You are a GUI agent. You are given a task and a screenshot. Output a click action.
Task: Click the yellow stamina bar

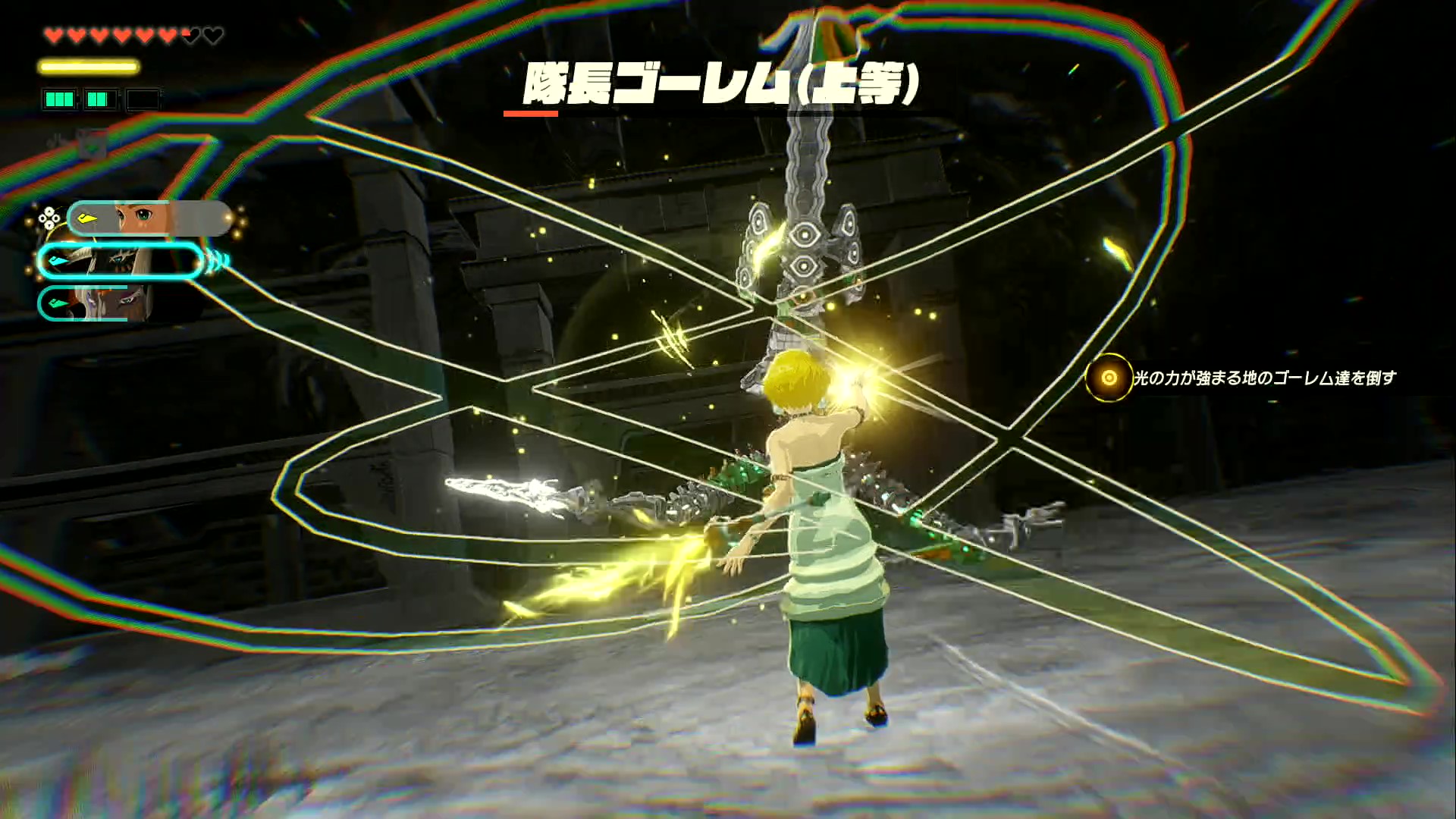pyautogui.click(x=87, y=67)
